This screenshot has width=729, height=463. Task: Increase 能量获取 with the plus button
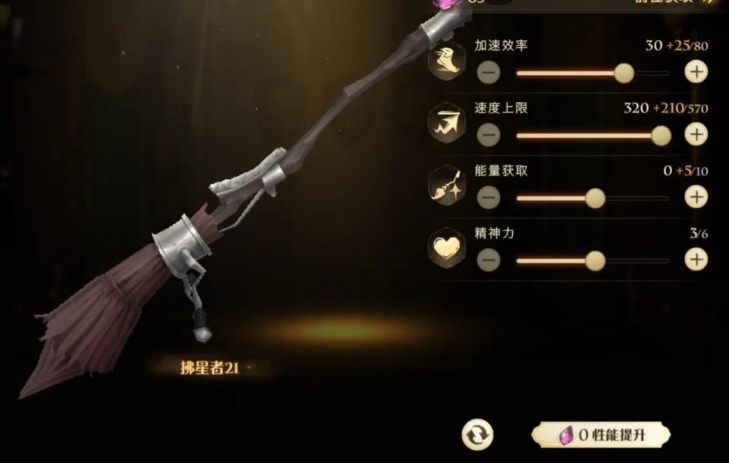[696, 197]
